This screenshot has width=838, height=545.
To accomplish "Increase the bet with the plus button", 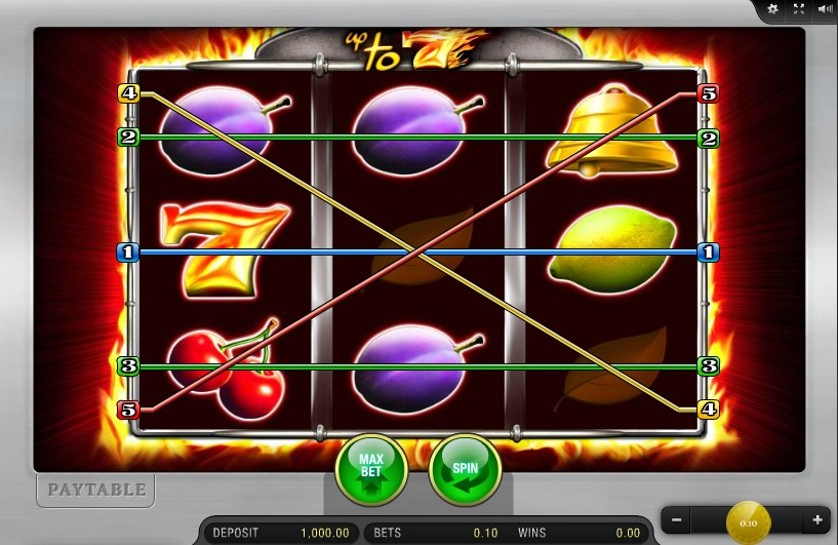I will coord(817,520).
